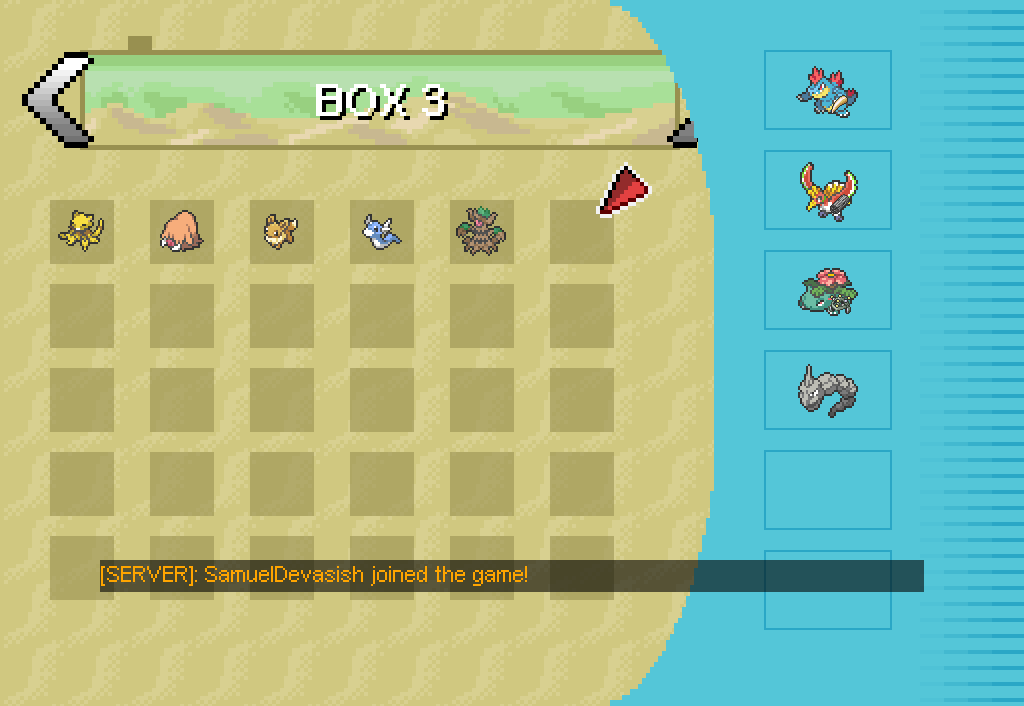1024x706 pixels.
Task: Choose Ho-Oh from the party
Action: [x=827, y=190]
